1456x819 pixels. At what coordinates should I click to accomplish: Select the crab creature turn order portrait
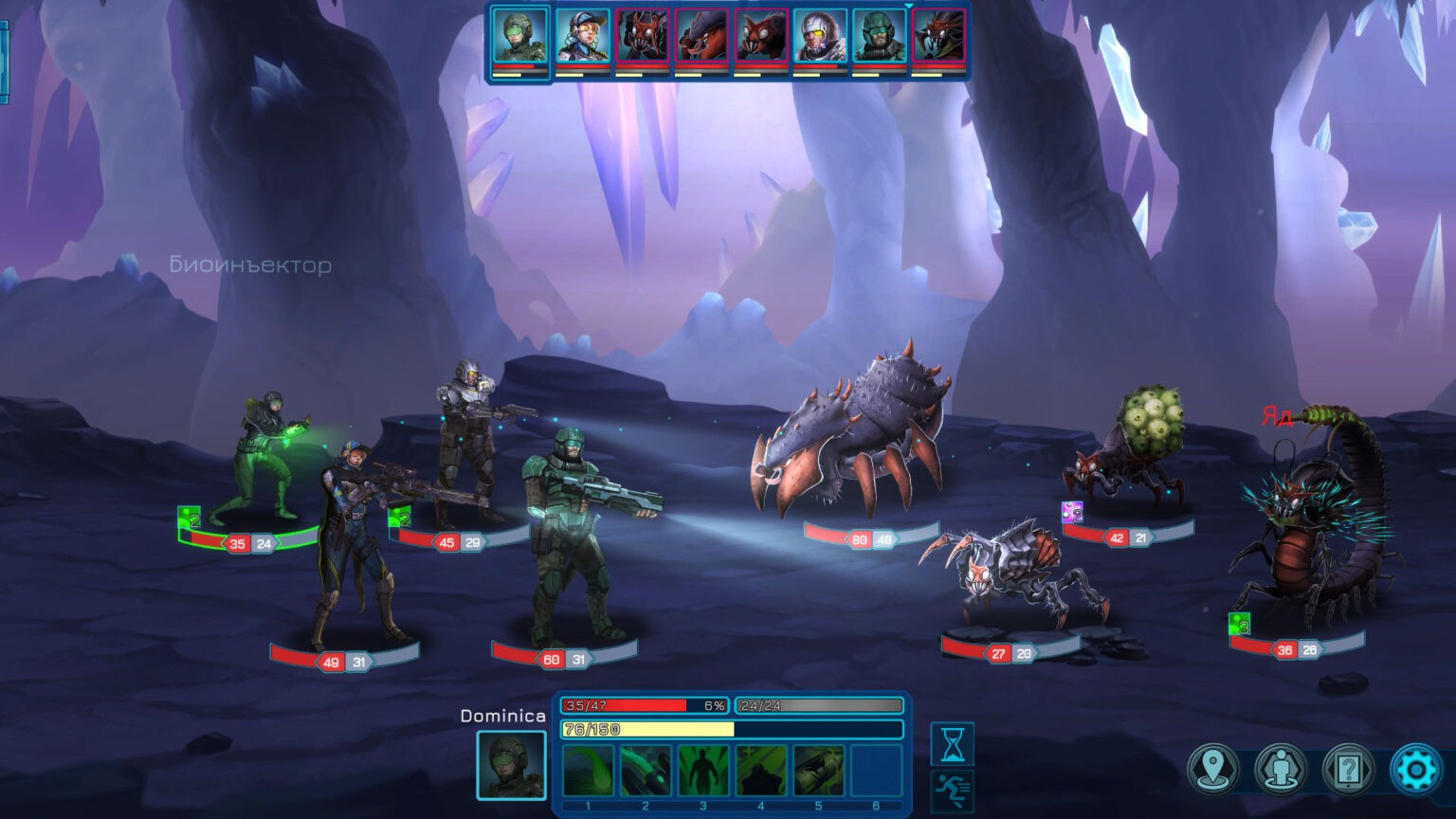(701, 37)
